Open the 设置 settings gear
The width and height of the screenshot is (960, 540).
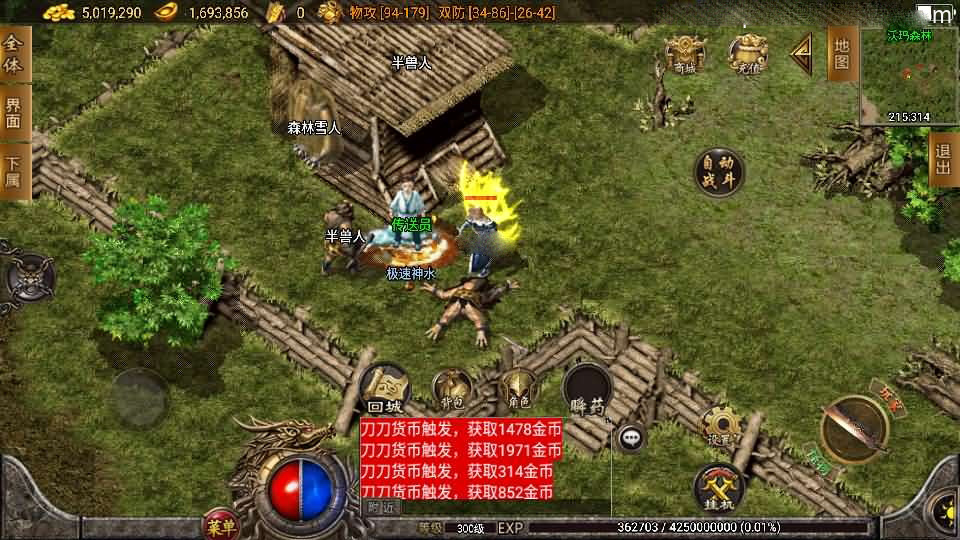point(719,427)
